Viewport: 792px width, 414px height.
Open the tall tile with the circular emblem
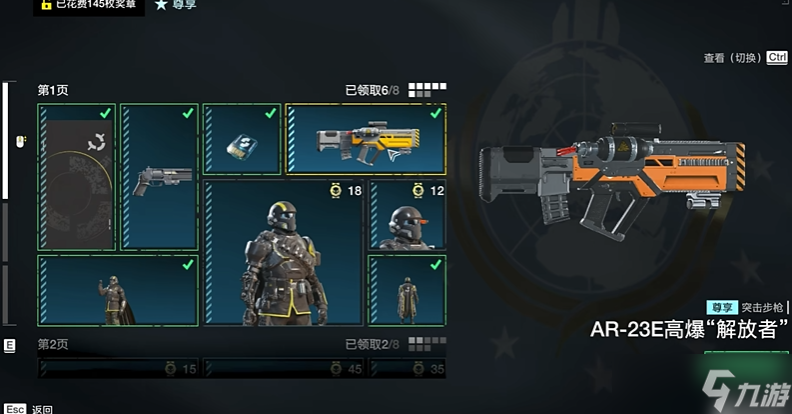click(77, 177)
